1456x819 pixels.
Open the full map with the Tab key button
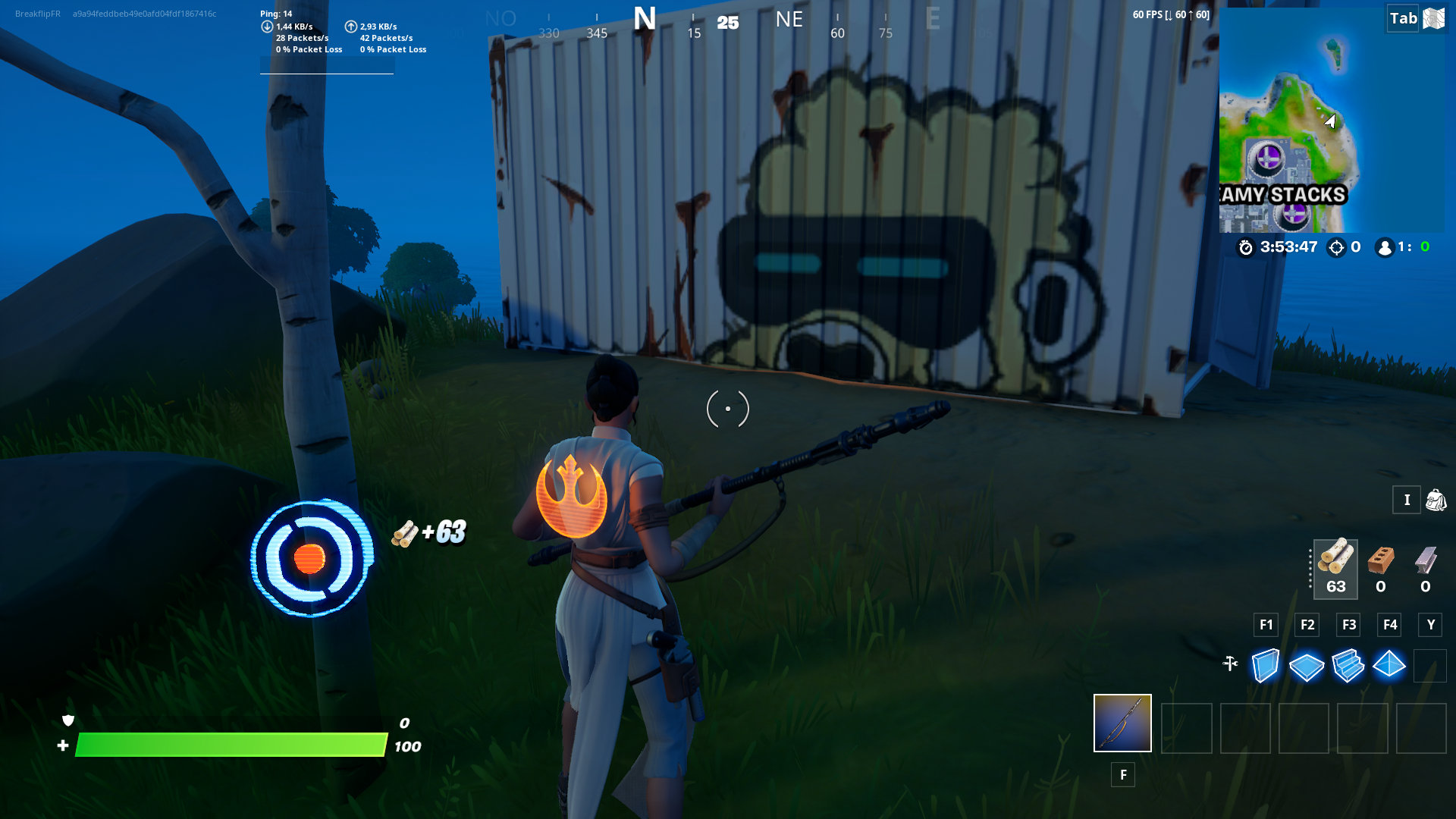point(1404,18)
